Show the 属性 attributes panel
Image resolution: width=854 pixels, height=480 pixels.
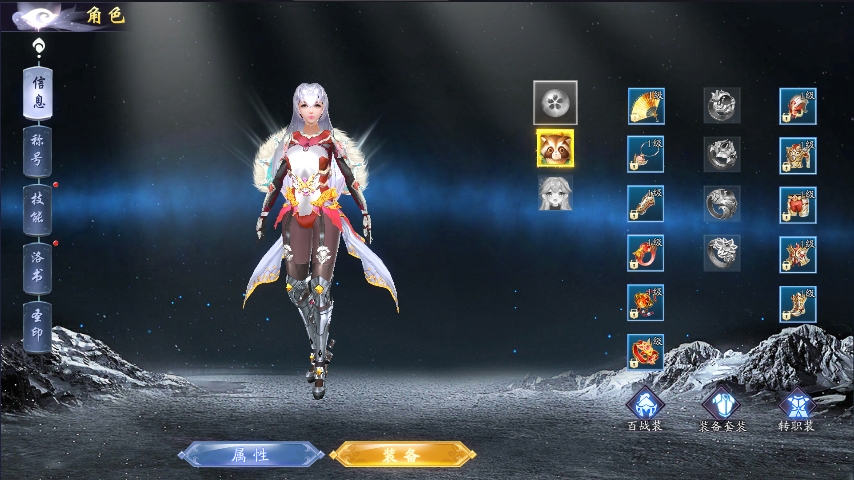click(x=251, y=455)
